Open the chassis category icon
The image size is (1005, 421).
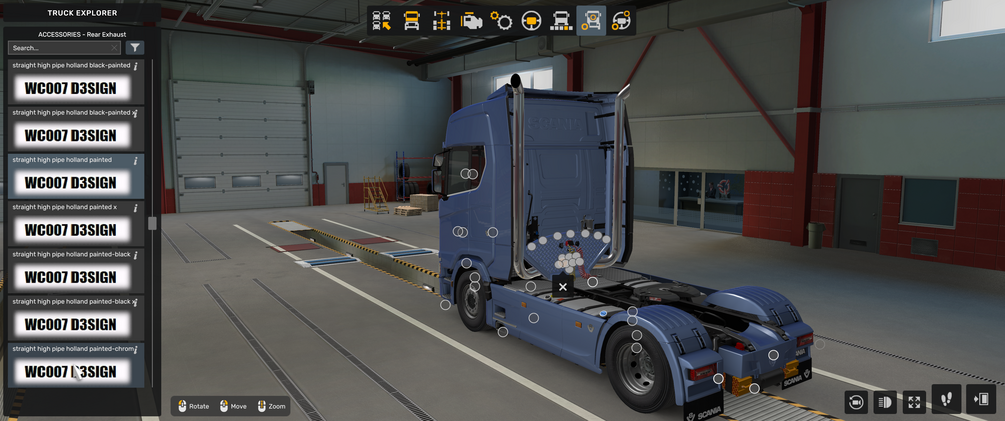[441, 21]
